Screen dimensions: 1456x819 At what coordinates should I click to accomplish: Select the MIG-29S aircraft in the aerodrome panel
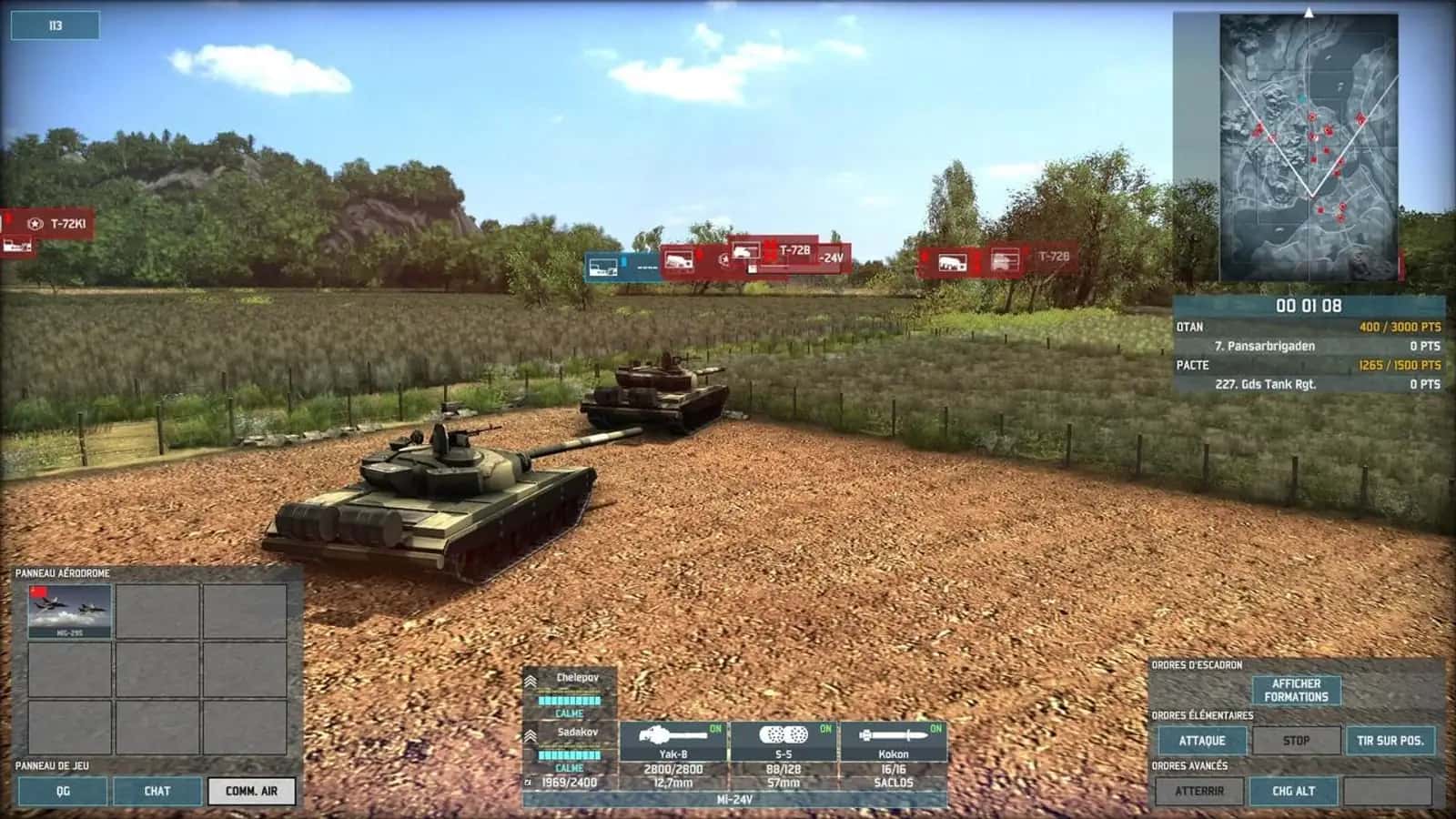point(68,608)
